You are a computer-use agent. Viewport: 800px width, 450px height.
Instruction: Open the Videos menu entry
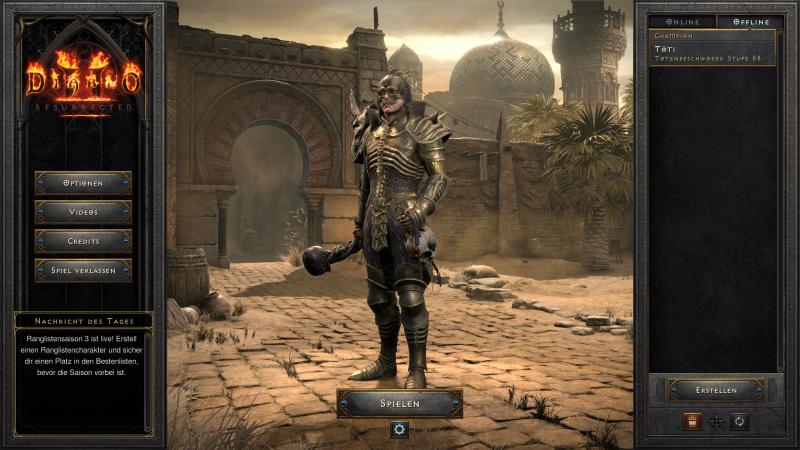coord(83,212)
